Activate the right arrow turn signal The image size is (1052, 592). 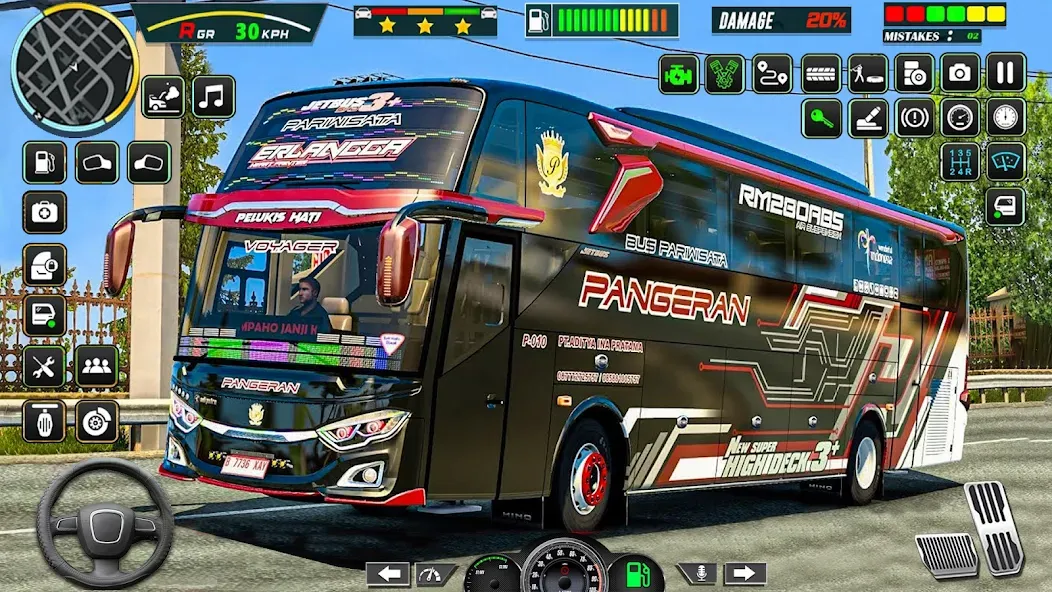[744, 574]
